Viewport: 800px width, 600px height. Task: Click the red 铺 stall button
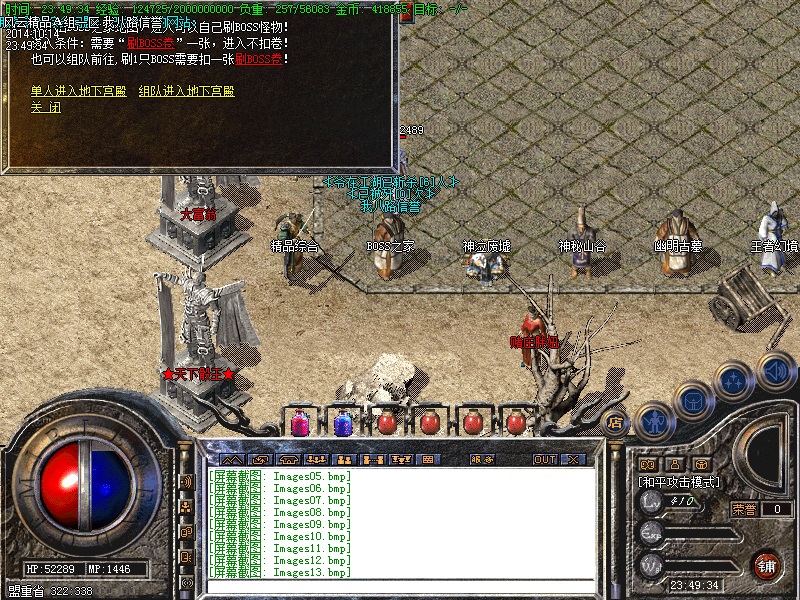click(x=768, y=565)
